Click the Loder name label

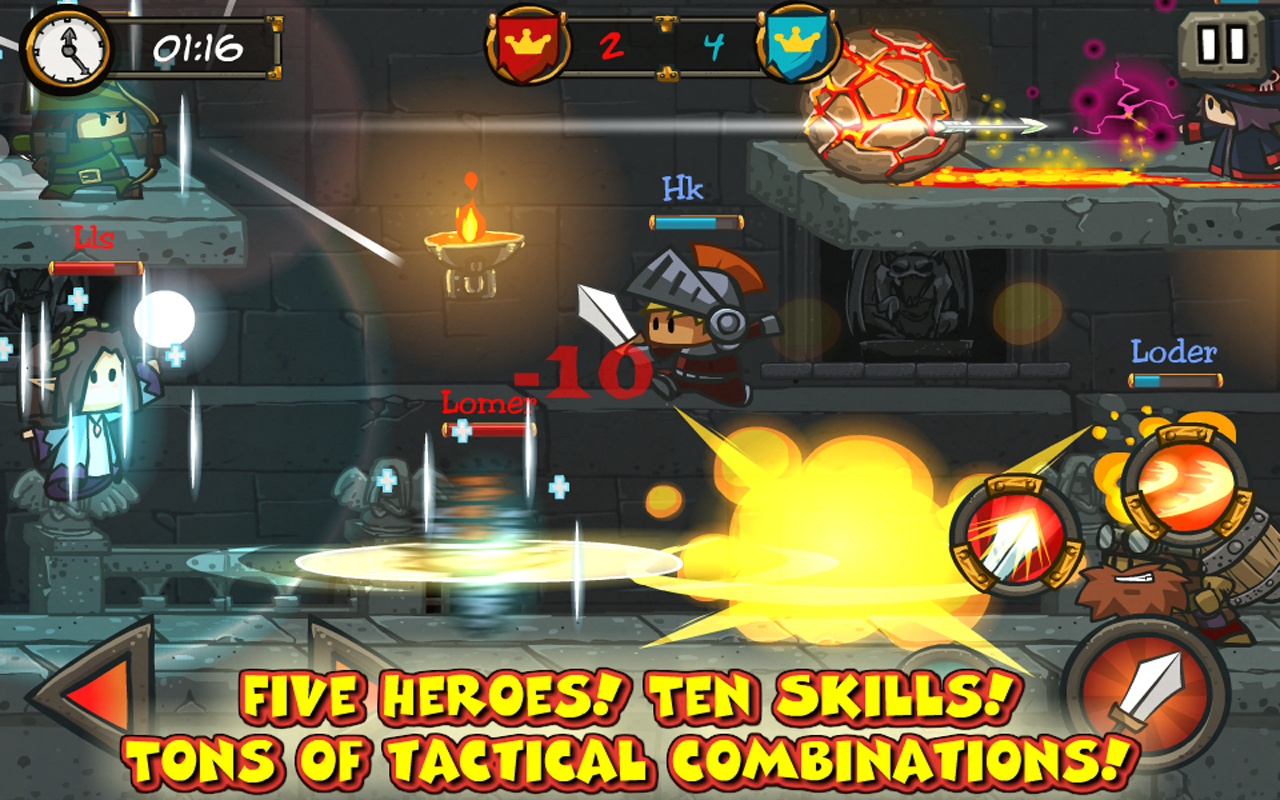pos(1172,351)
